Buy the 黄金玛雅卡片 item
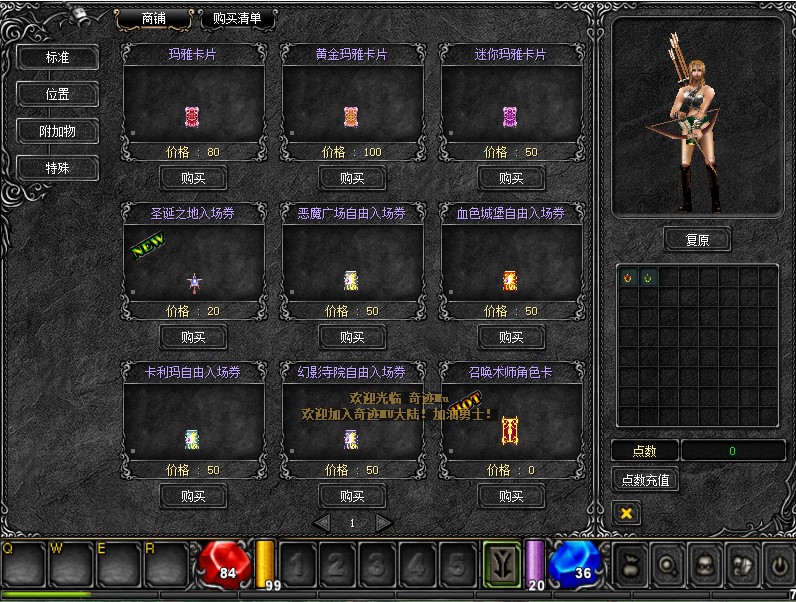Viewport: 796px width, 602px height. pos(352,178)
